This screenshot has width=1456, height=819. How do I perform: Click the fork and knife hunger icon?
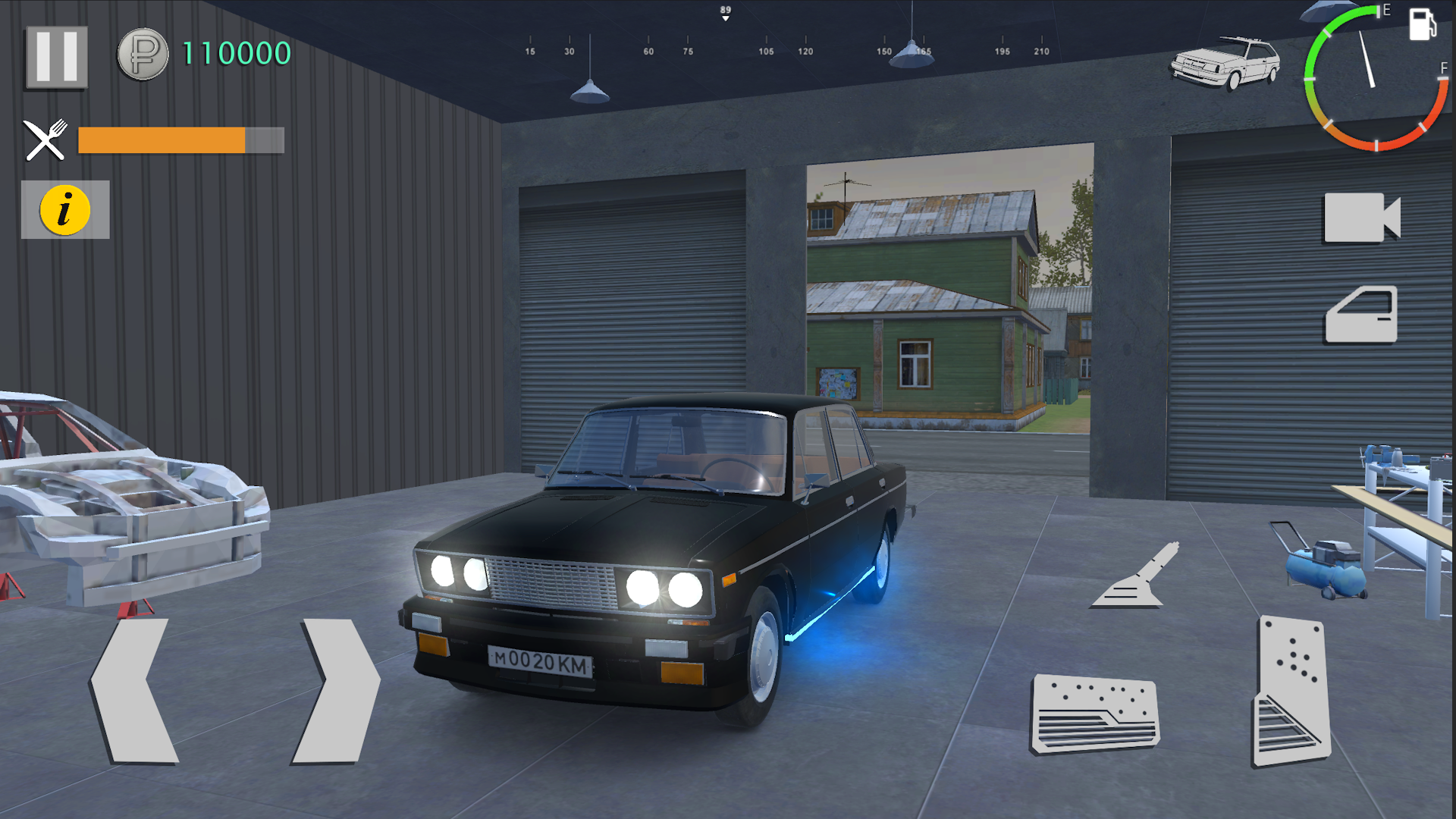pos(45,139)
